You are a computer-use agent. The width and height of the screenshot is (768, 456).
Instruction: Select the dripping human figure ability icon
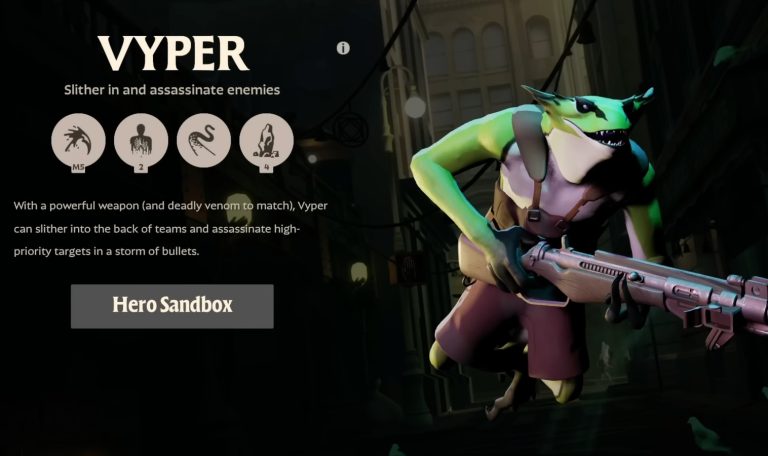coord(141,140)
